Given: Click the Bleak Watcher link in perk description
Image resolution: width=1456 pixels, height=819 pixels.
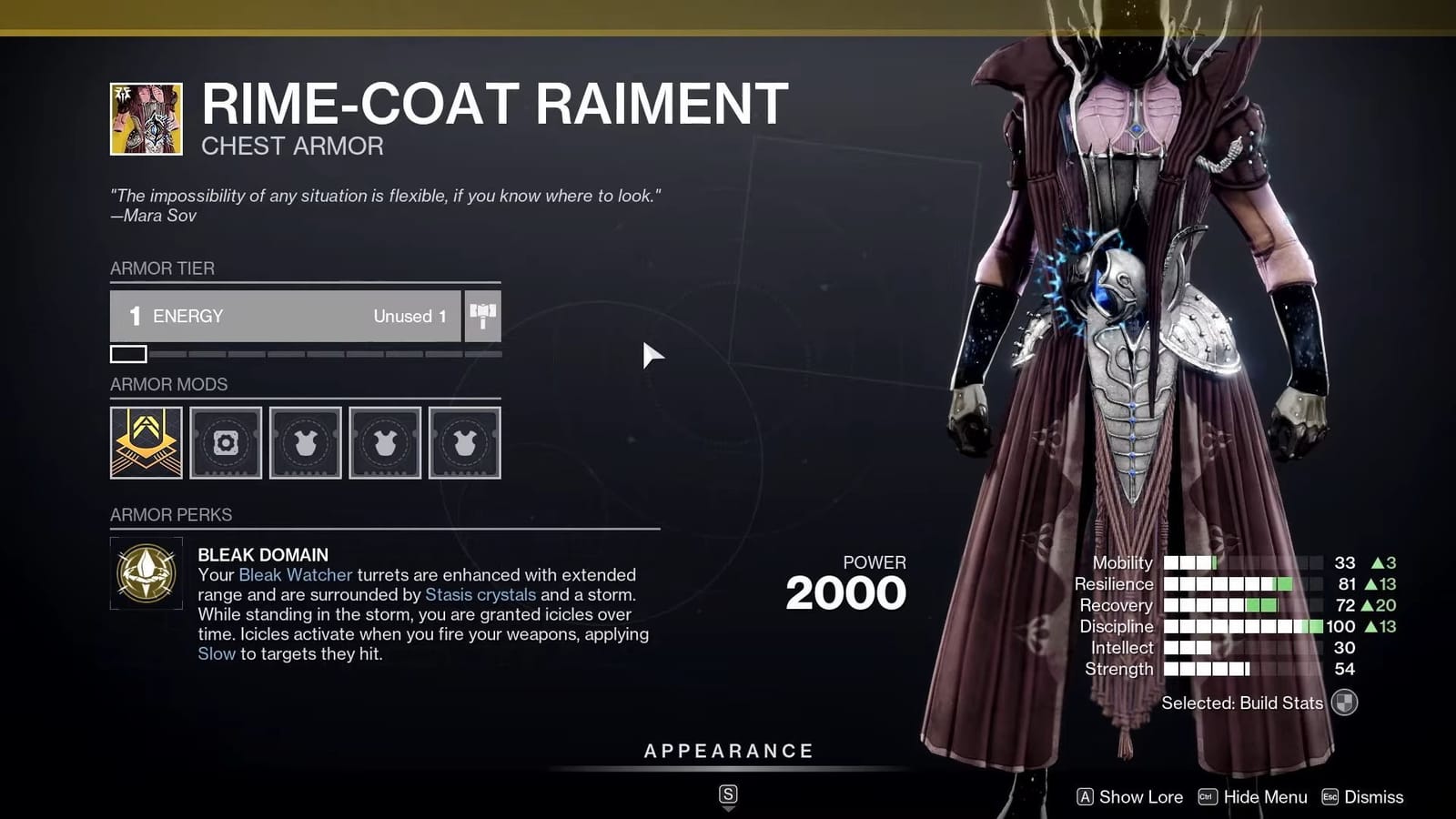Looking at the screenshot, I should [295, 575].
